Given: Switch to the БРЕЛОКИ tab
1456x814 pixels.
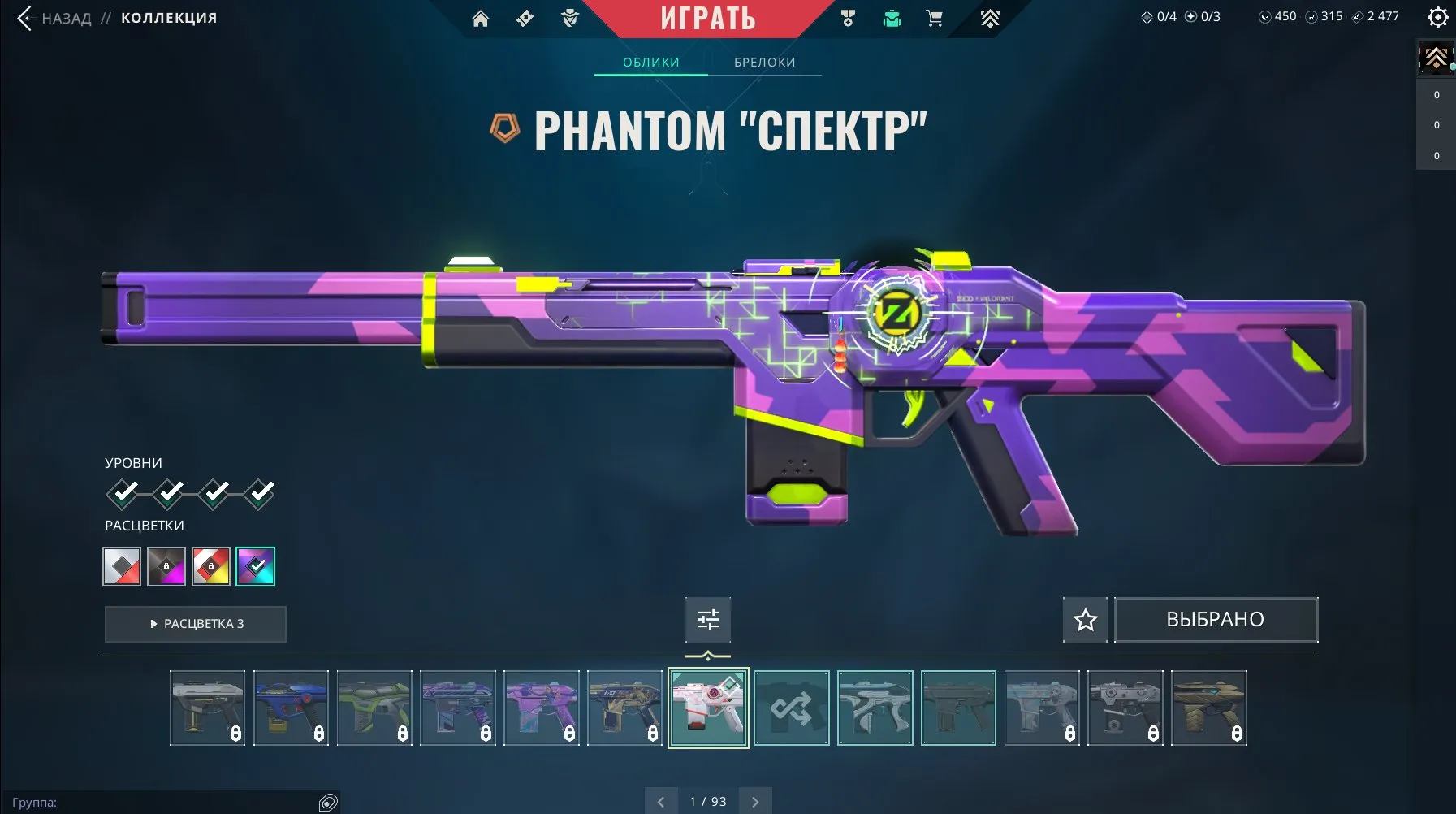Looking at the screenshot, I should pos(764,62).
